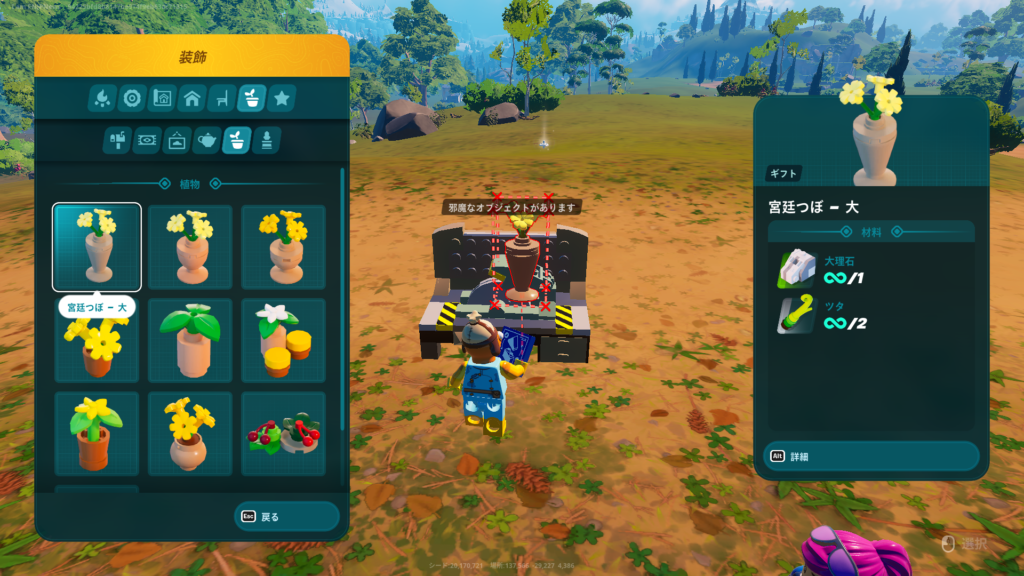Open the statue pedestal subcategory tab
Viewport: 1024px width, 576px height.
tap(266, 140)
